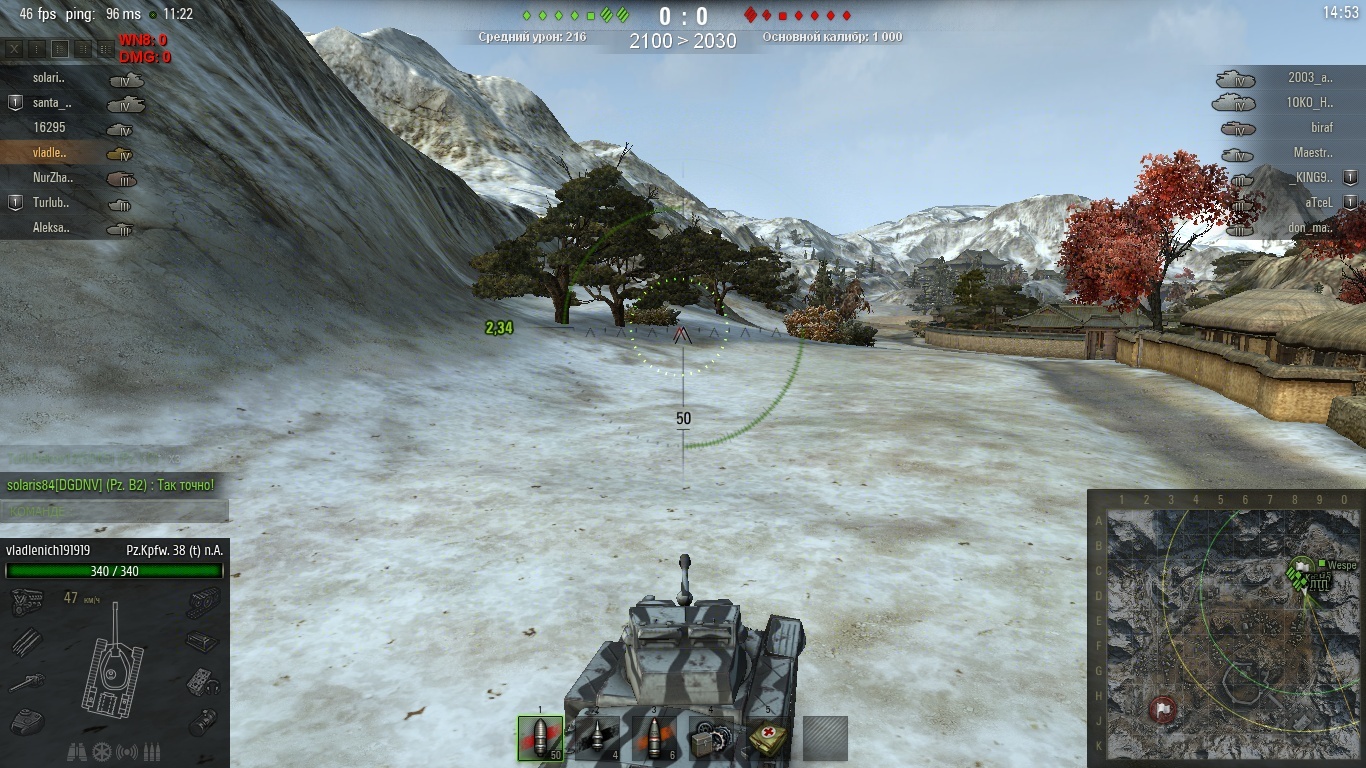Click the minimap
1366x768 pixels.
[x=1226, y=628]
